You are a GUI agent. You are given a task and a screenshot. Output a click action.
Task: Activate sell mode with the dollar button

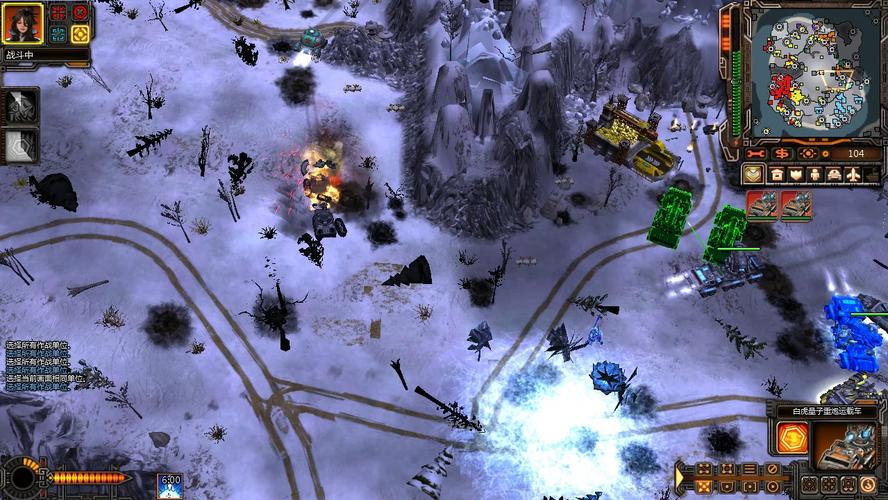coord(782,154)
